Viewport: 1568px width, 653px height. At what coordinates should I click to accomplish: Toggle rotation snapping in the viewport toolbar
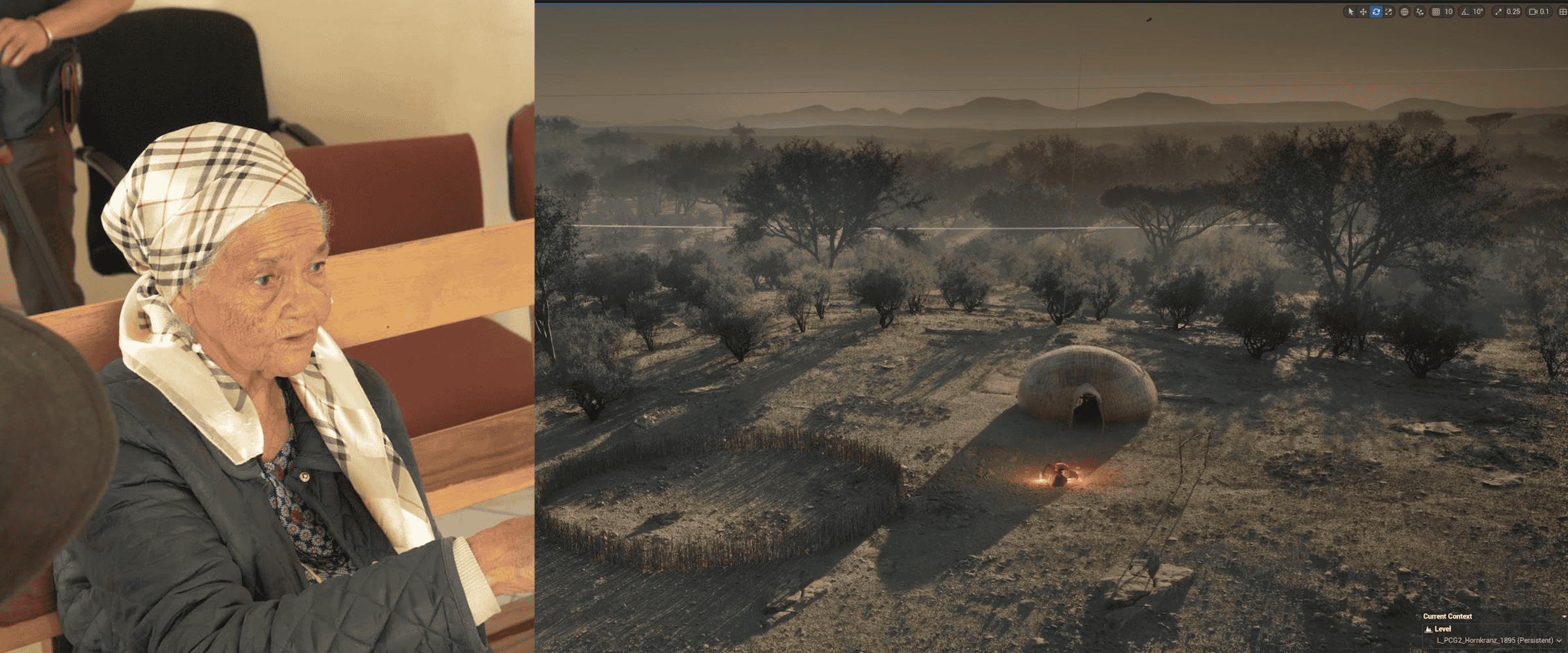coord(1465,11)
